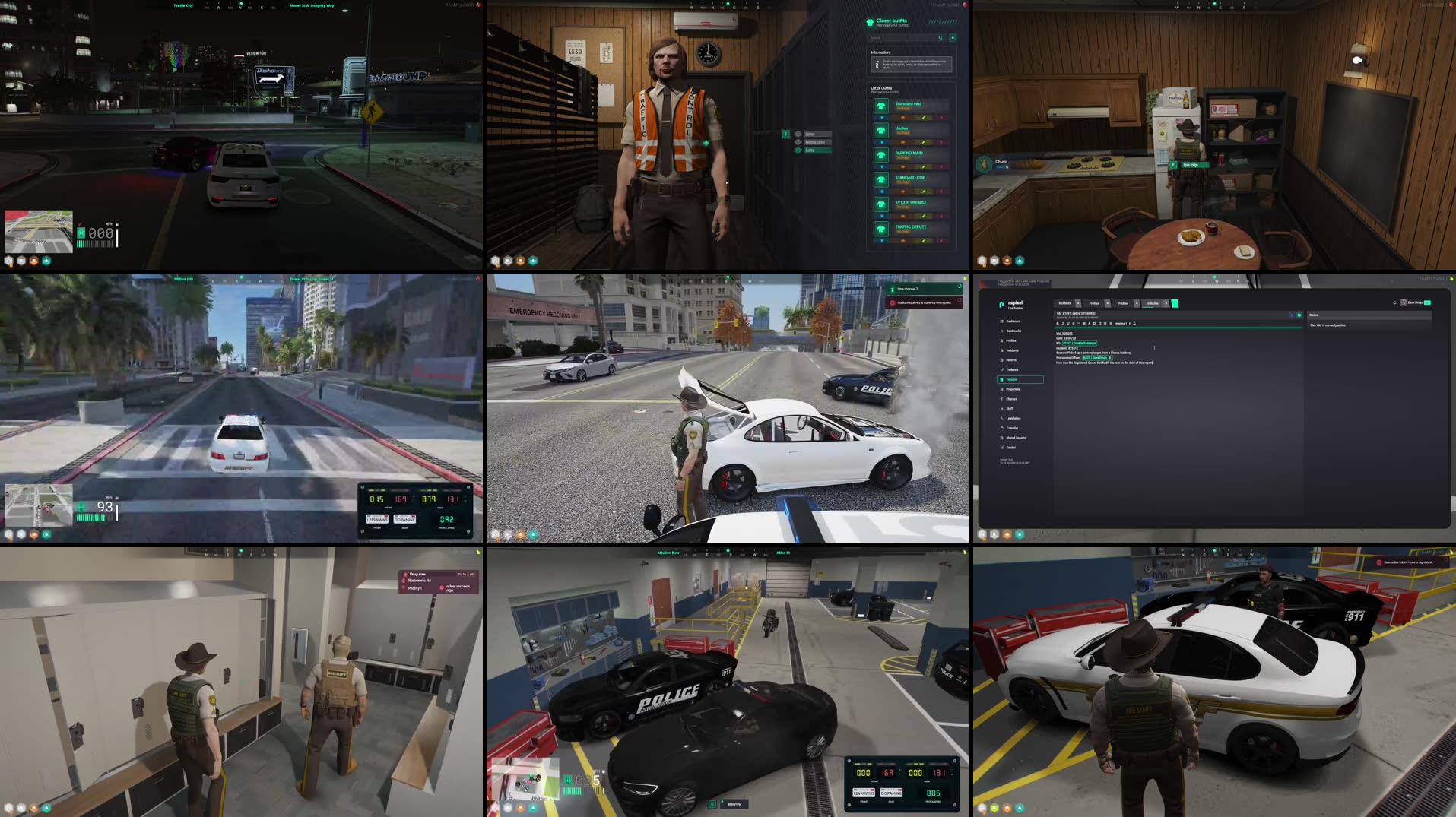Click the notification bell in the MDT header
This screenshot has width=1456, height=817.
point(1394,302)
